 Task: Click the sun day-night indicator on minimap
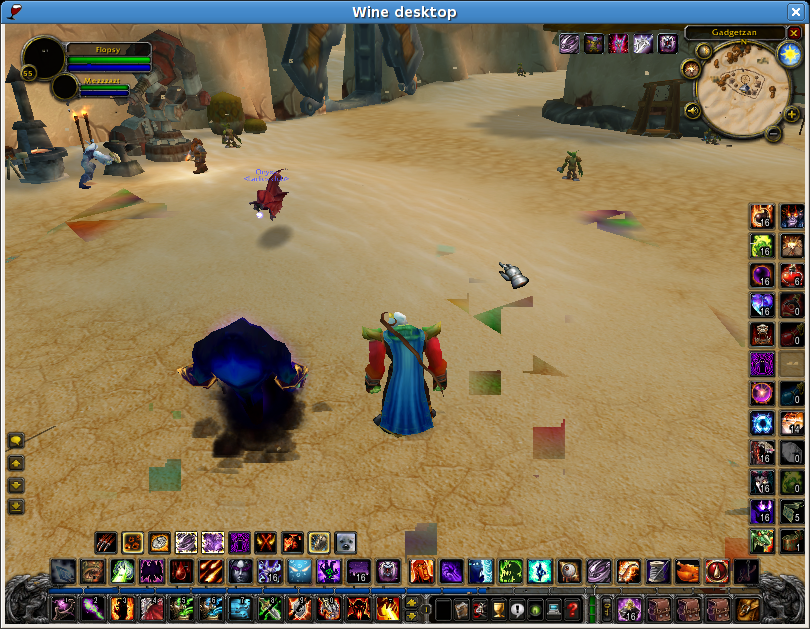click(x=790, y=52)
